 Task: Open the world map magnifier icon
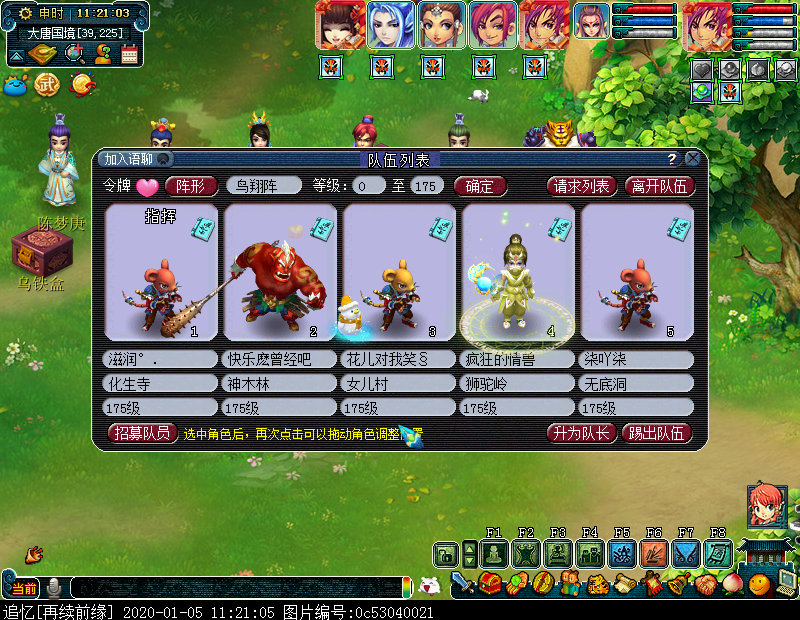pyautogui.click(x=74, y=54)
